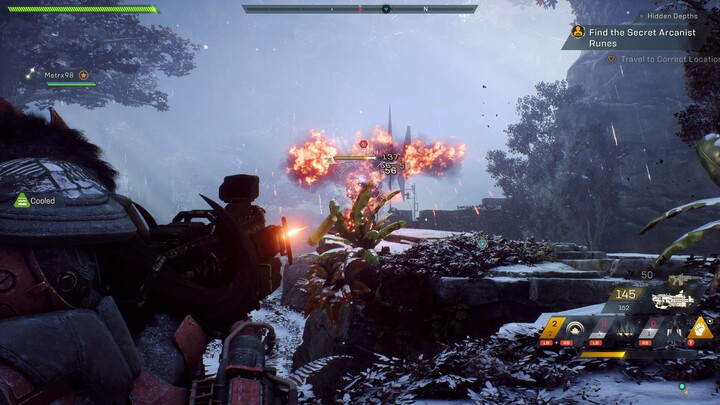Screen dimensions: 720x405
Task: Click the green Cooled status icon
Action: (x=21, y=200)
